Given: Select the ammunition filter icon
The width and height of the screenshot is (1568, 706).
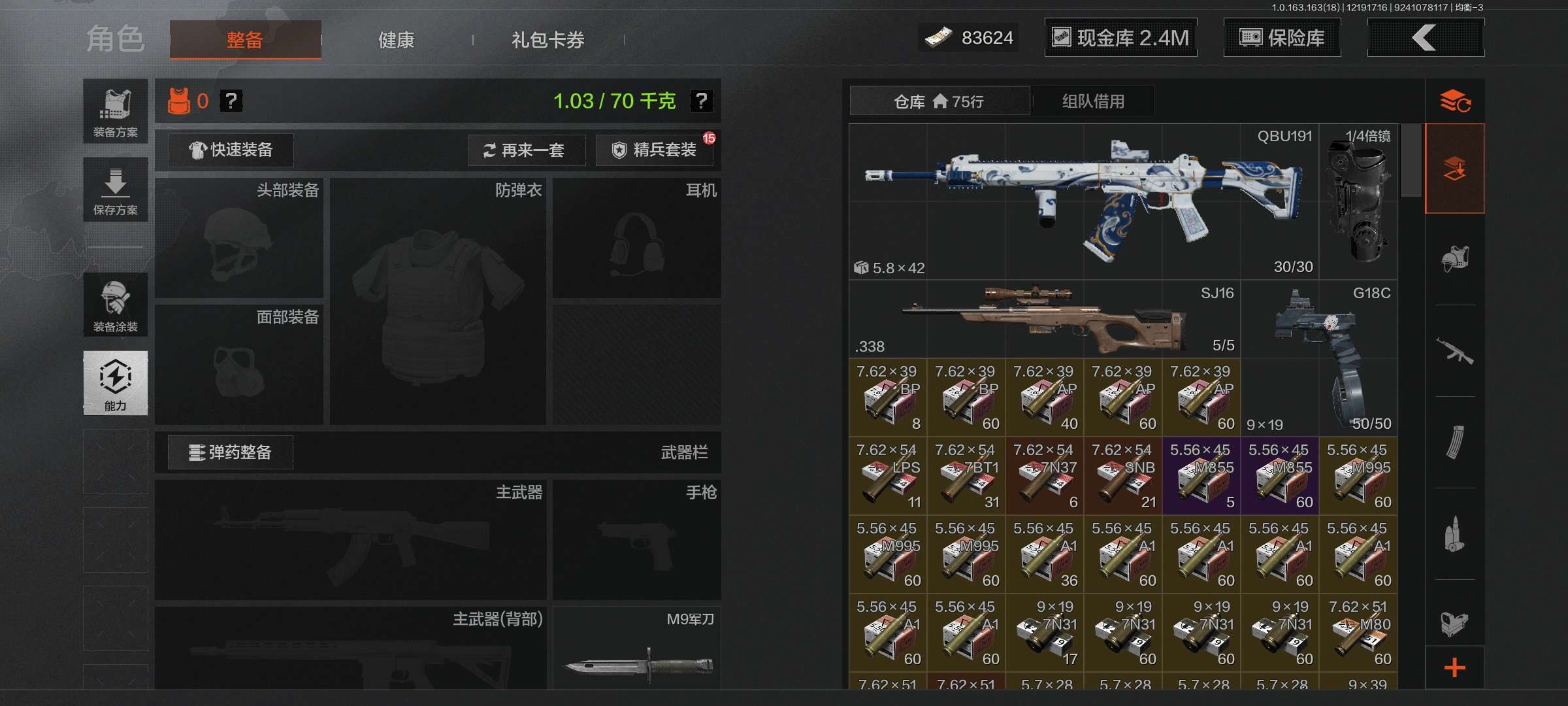Looking at the screenshot, I should pyautogui.click(x=1456, y=533).
